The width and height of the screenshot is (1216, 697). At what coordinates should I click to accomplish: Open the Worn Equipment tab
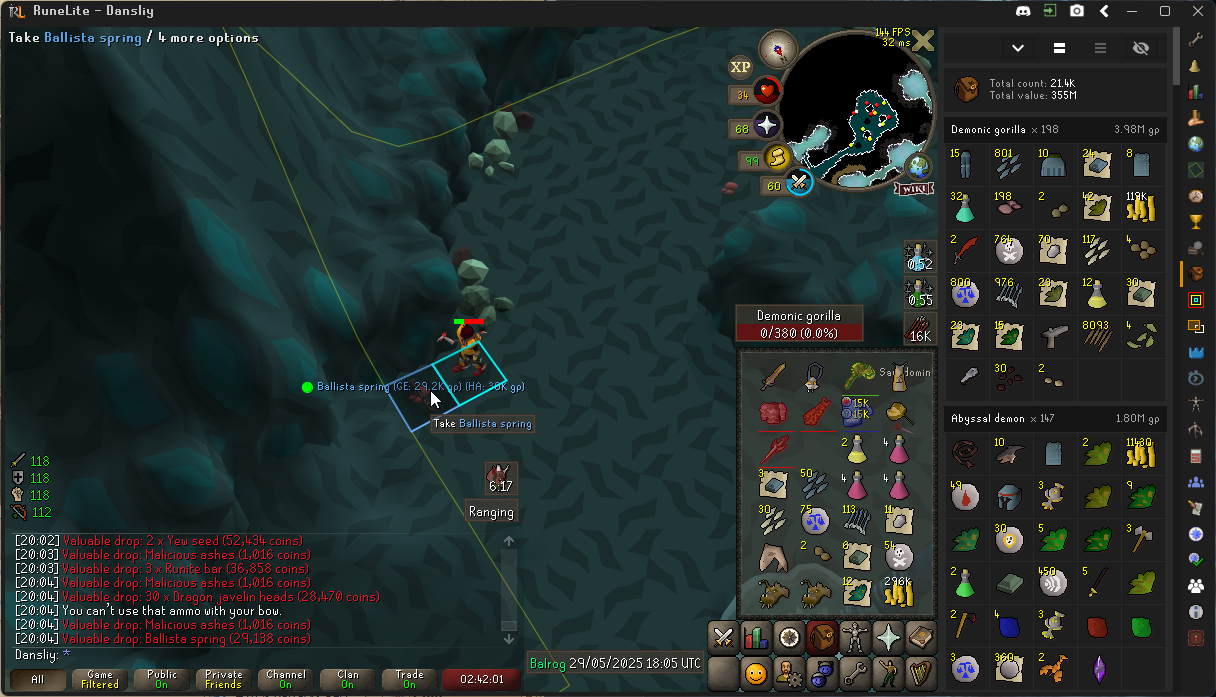pyautogui.click(x=855, y=636)
